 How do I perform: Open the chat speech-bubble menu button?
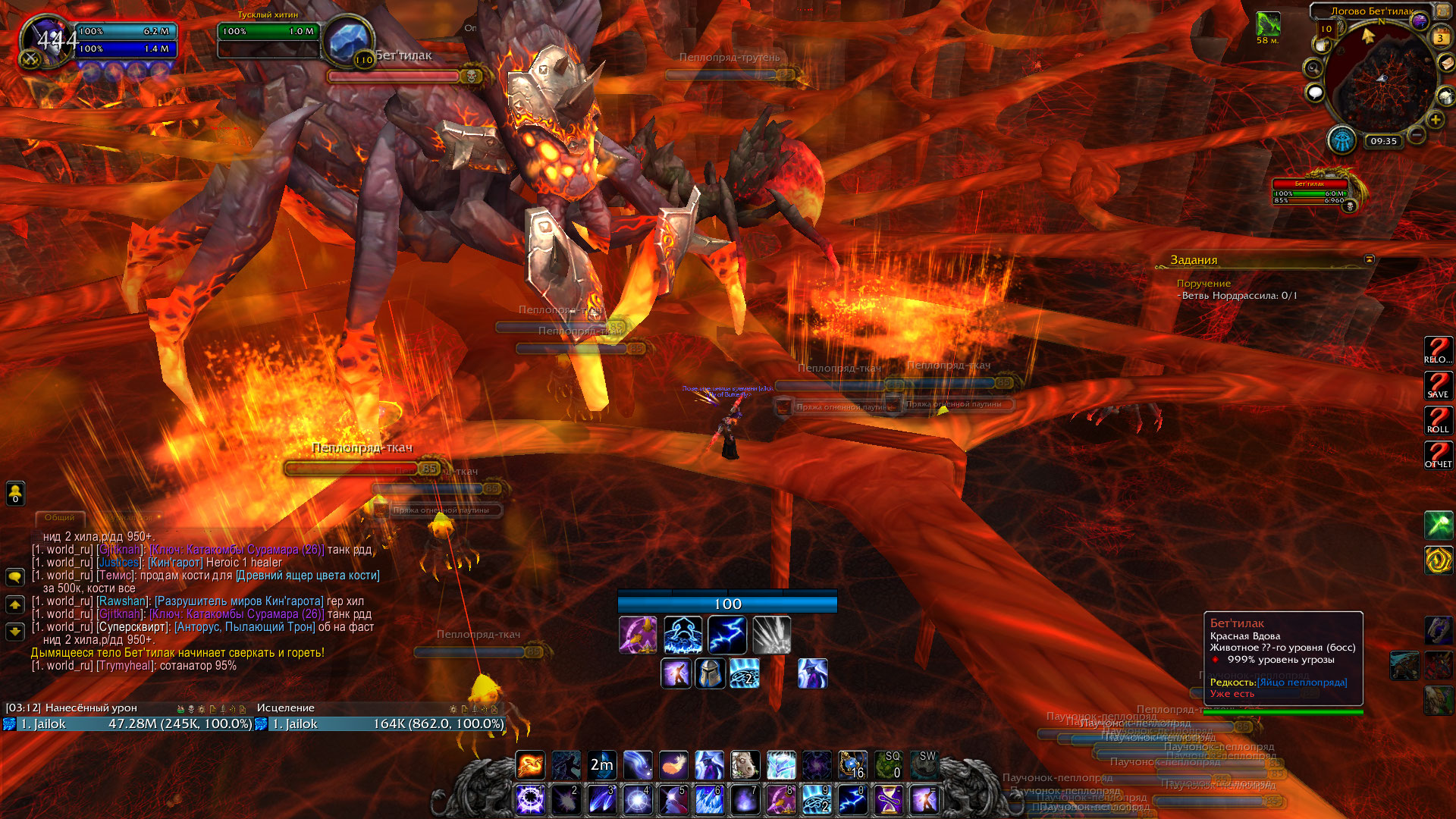(15, 577)
